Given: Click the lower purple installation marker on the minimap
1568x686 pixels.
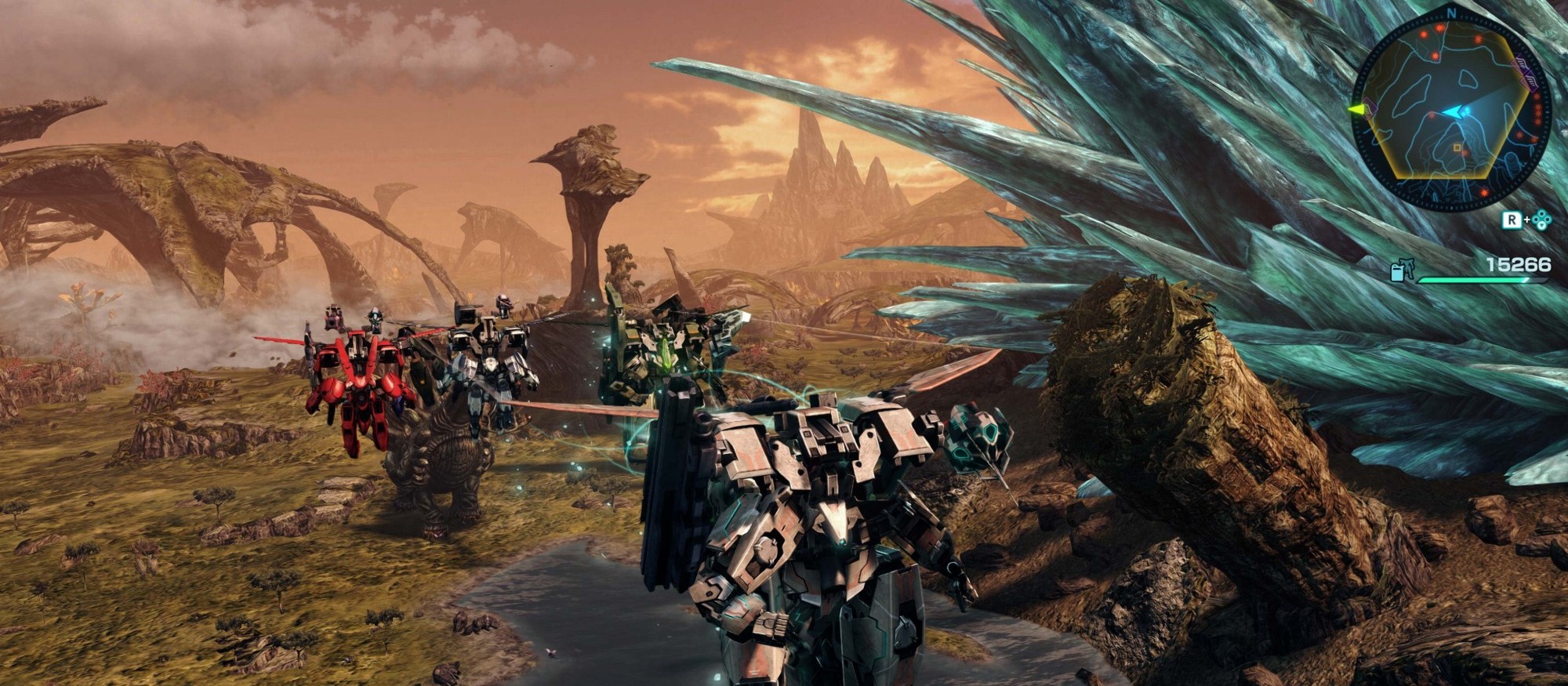Looking at the screenshot, I should click(x=1530, y=82).
